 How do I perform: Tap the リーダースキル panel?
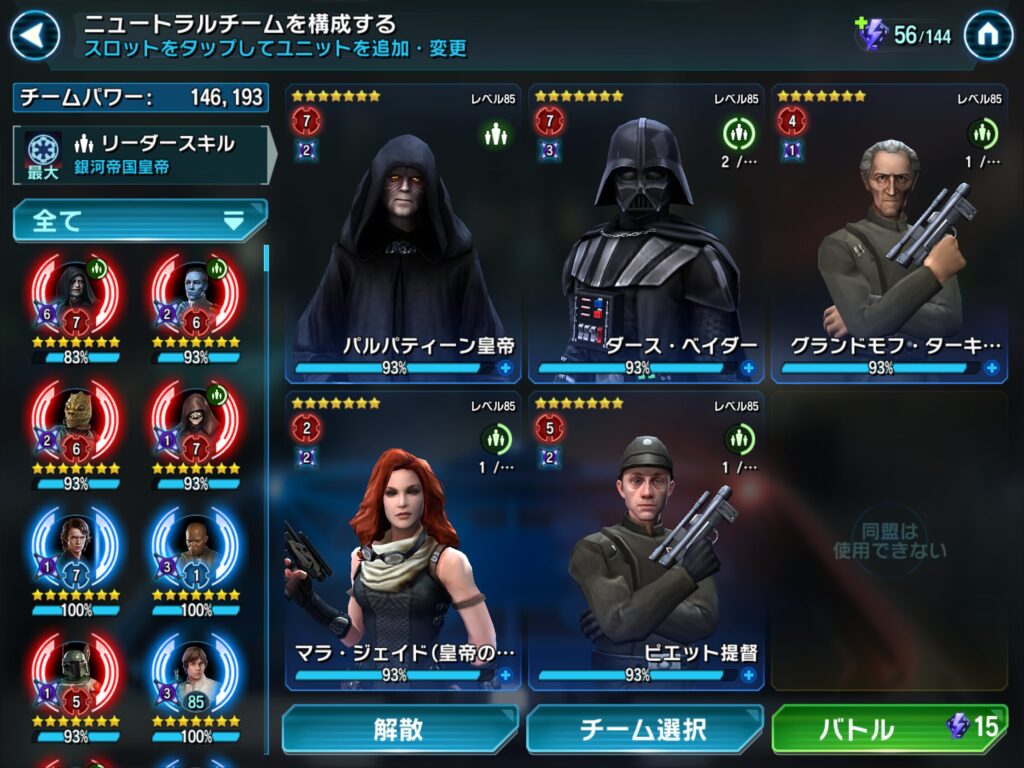click(x=140, y=154)
